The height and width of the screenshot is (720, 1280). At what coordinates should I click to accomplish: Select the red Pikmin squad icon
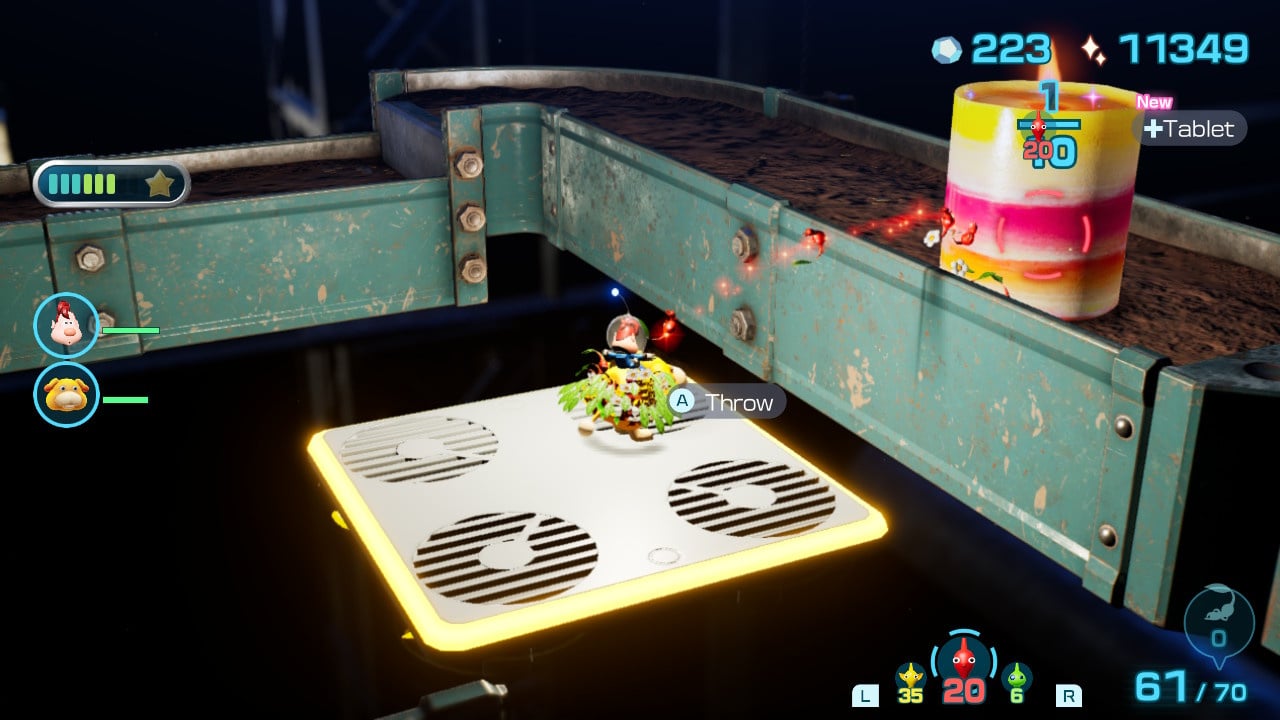pyautogui.click(x=964, y=661)
